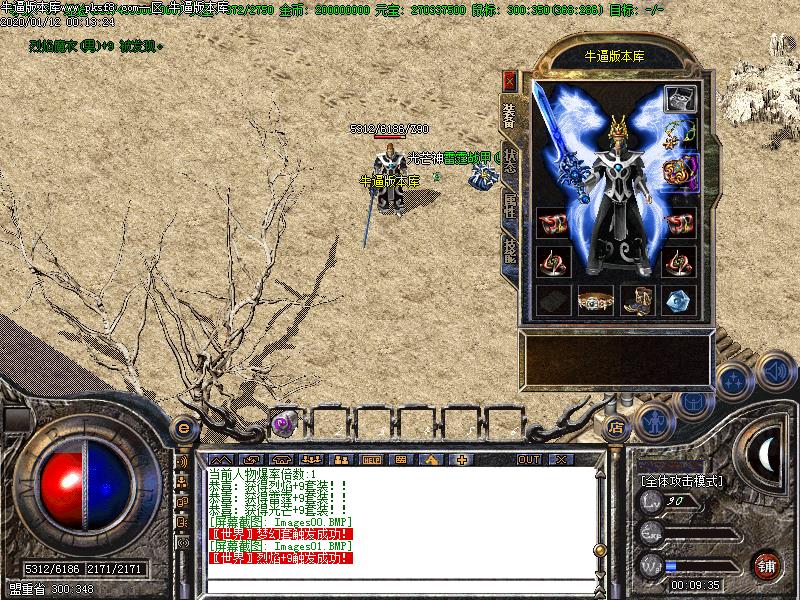Select the boots equipment slot
This screenshot has width=800, height=600.
tap(637, 300)
